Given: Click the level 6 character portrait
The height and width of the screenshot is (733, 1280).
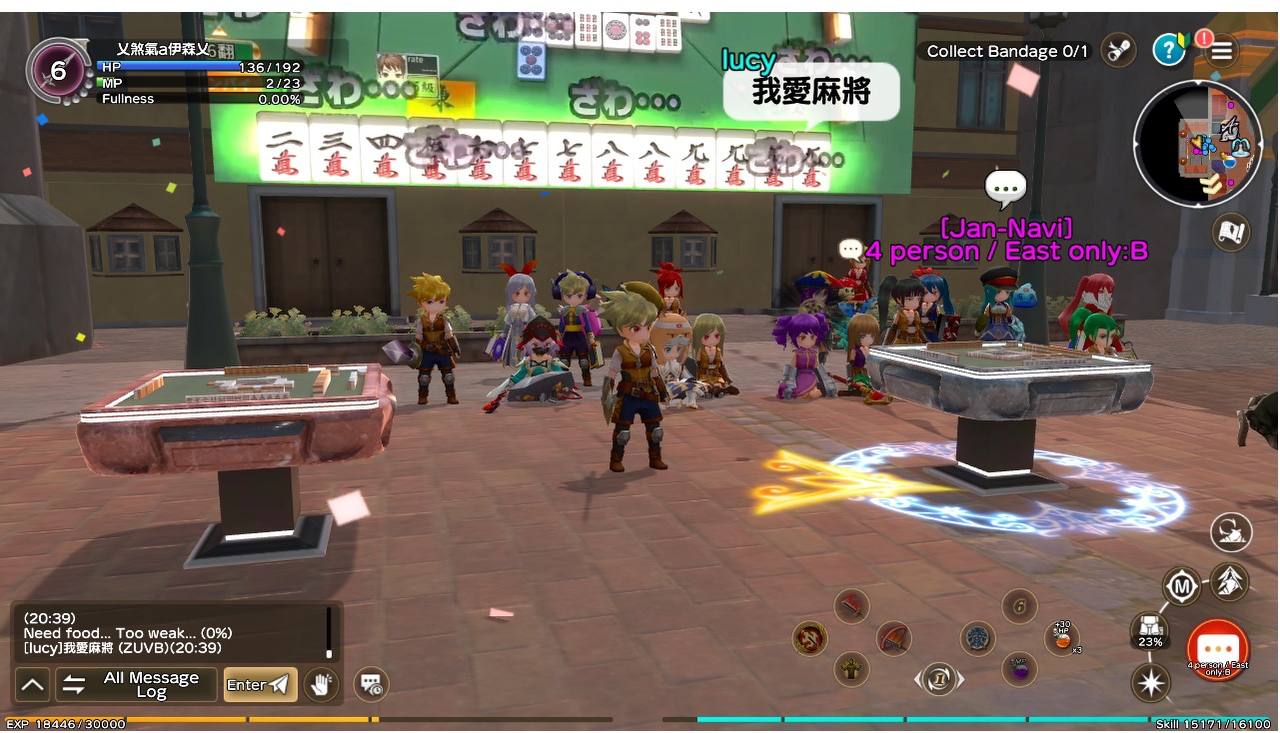Looking at the screenshot, I should (57, 70).
